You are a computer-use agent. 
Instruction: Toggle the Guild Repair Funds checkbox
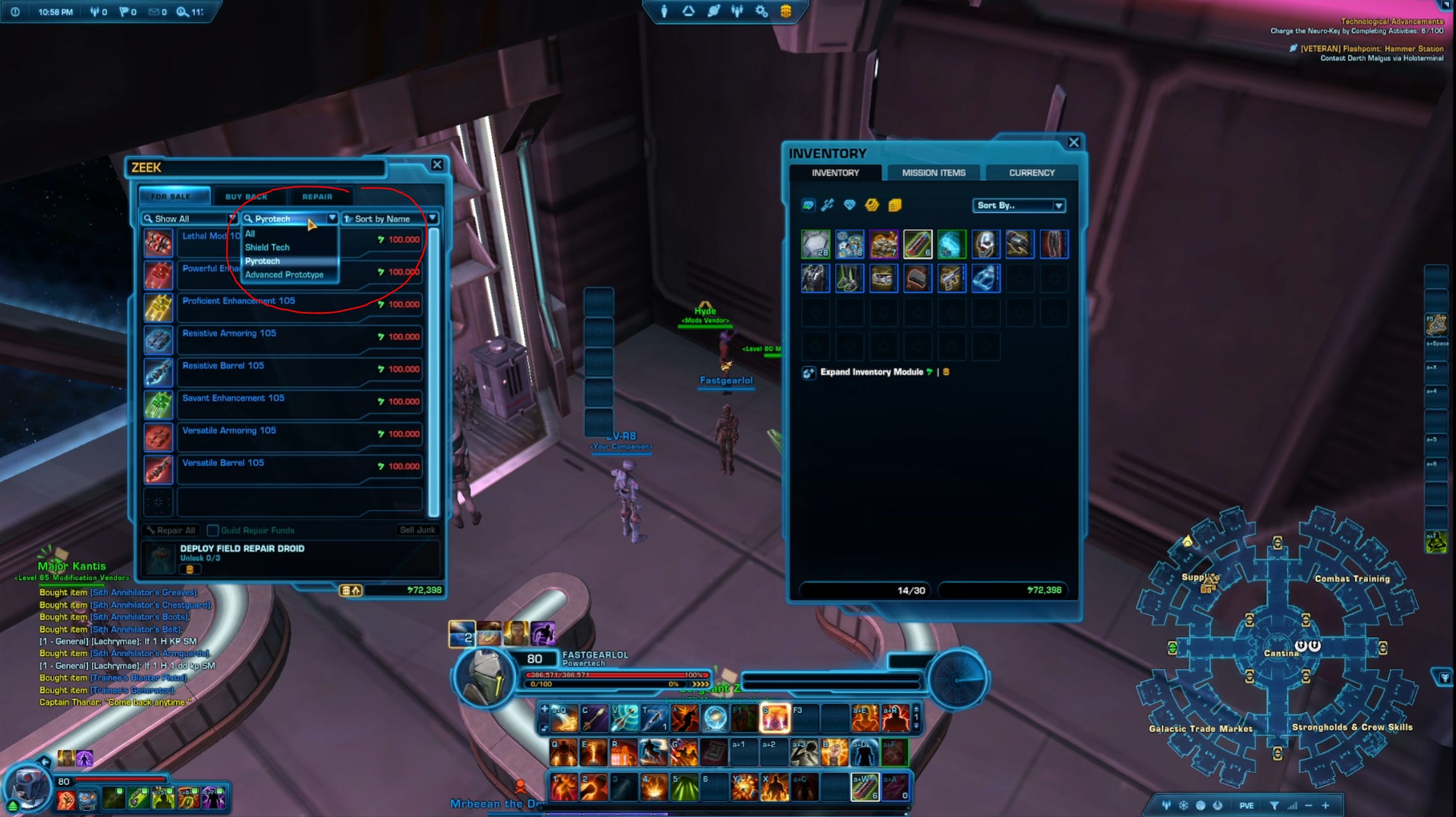pos(213,530)
